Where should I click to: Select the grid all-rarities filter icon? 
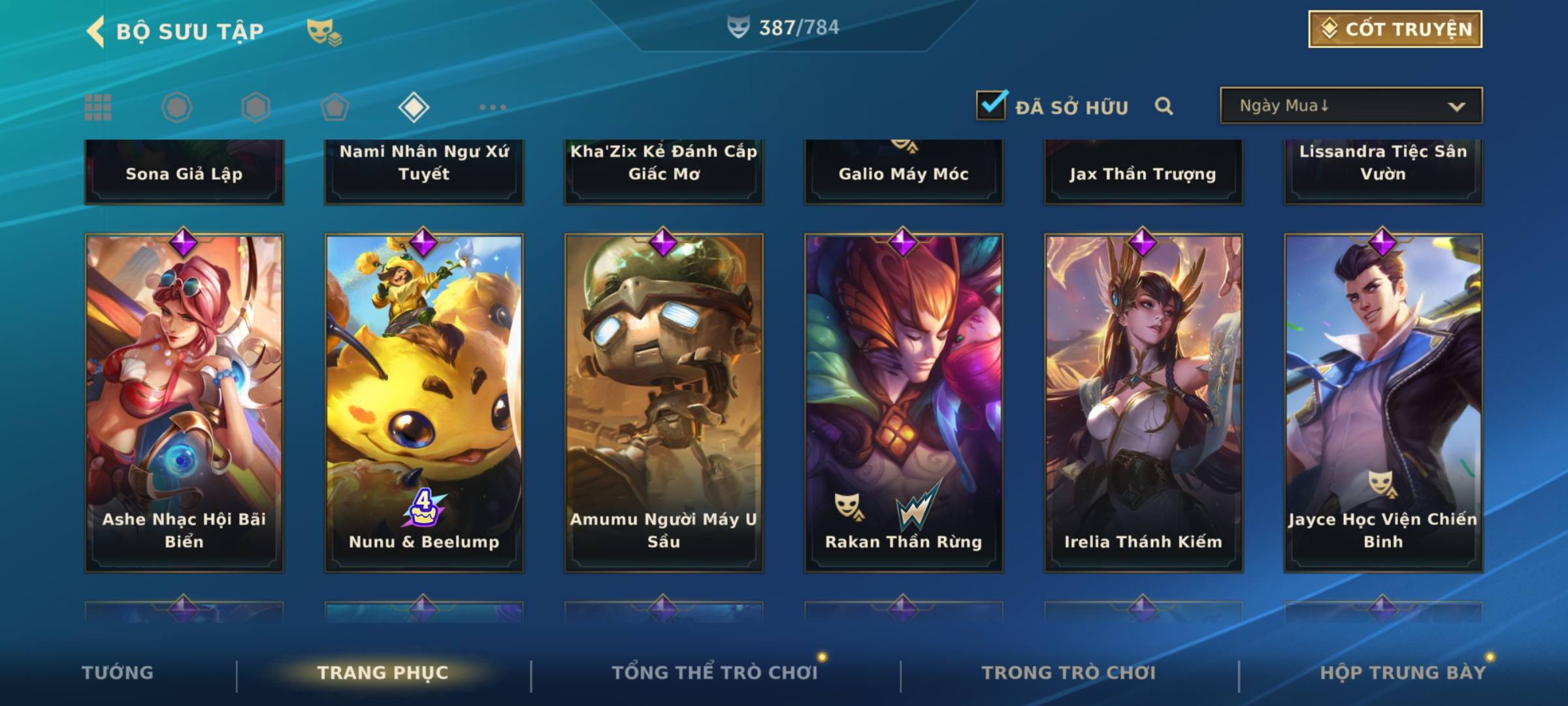pyautogui.click(x=98, y=107)
